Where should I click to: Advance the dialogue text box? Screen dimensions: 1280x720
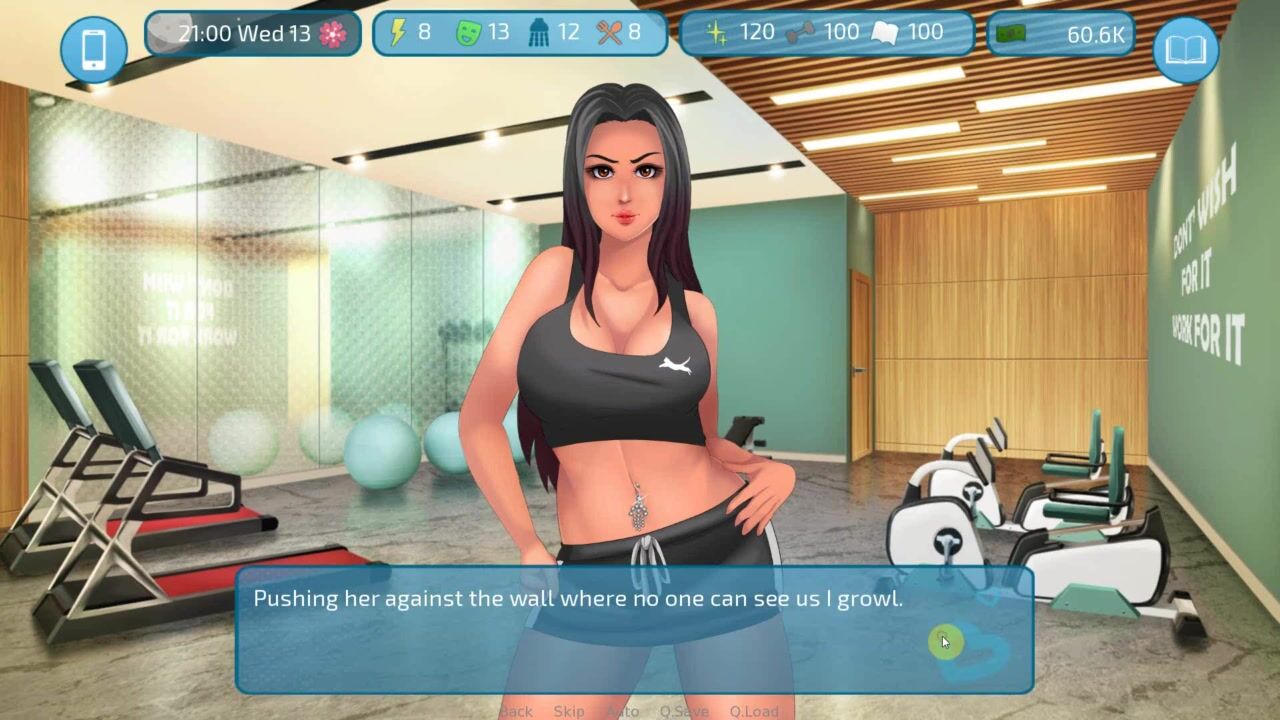pyautogui.click(x=634, y=630)
